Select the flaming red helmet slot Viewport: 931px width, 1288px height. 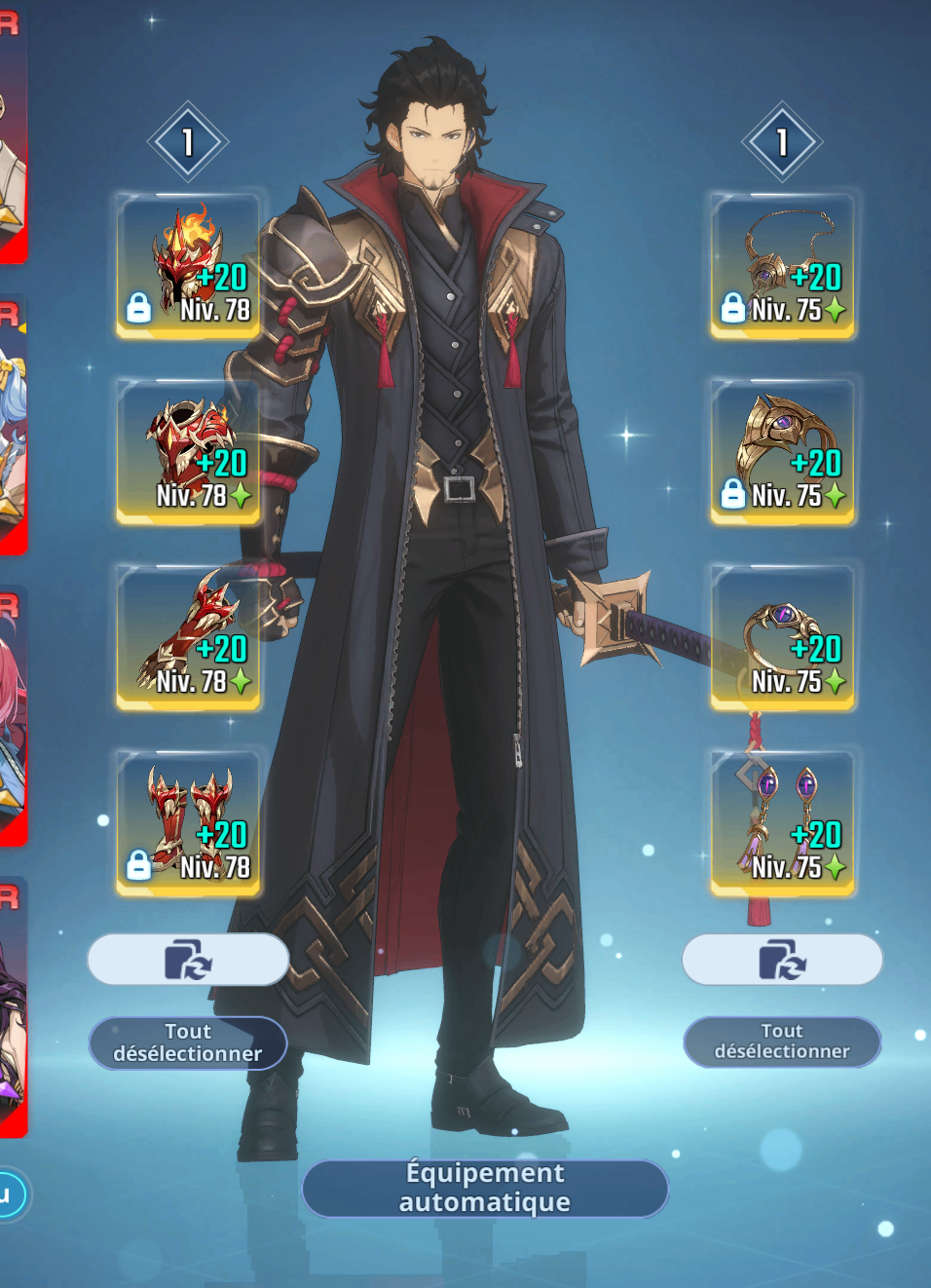point(189,266)
